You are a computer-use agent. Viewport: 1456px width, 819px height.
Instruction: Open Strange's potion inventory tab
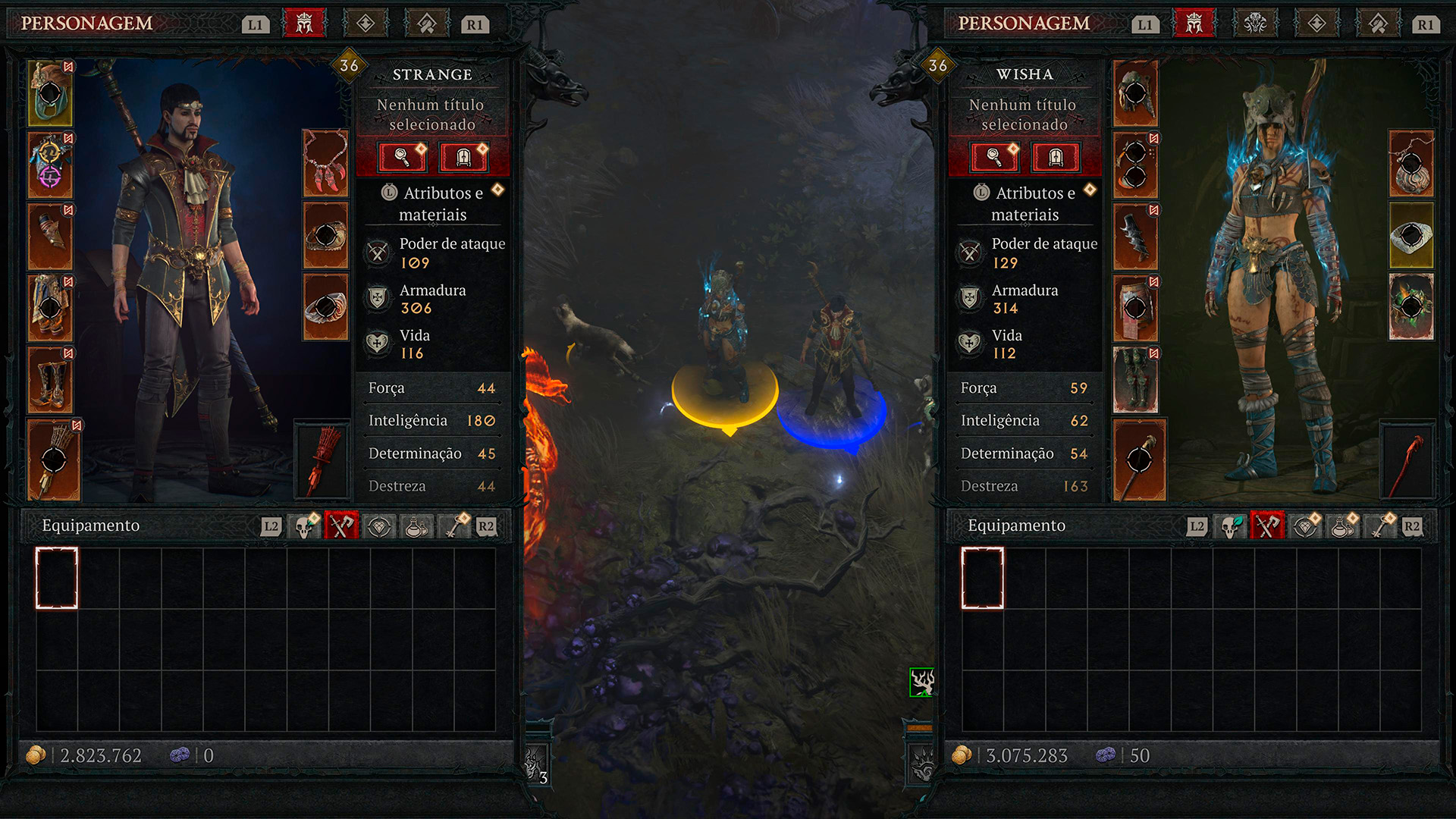[x=416, y=526]
